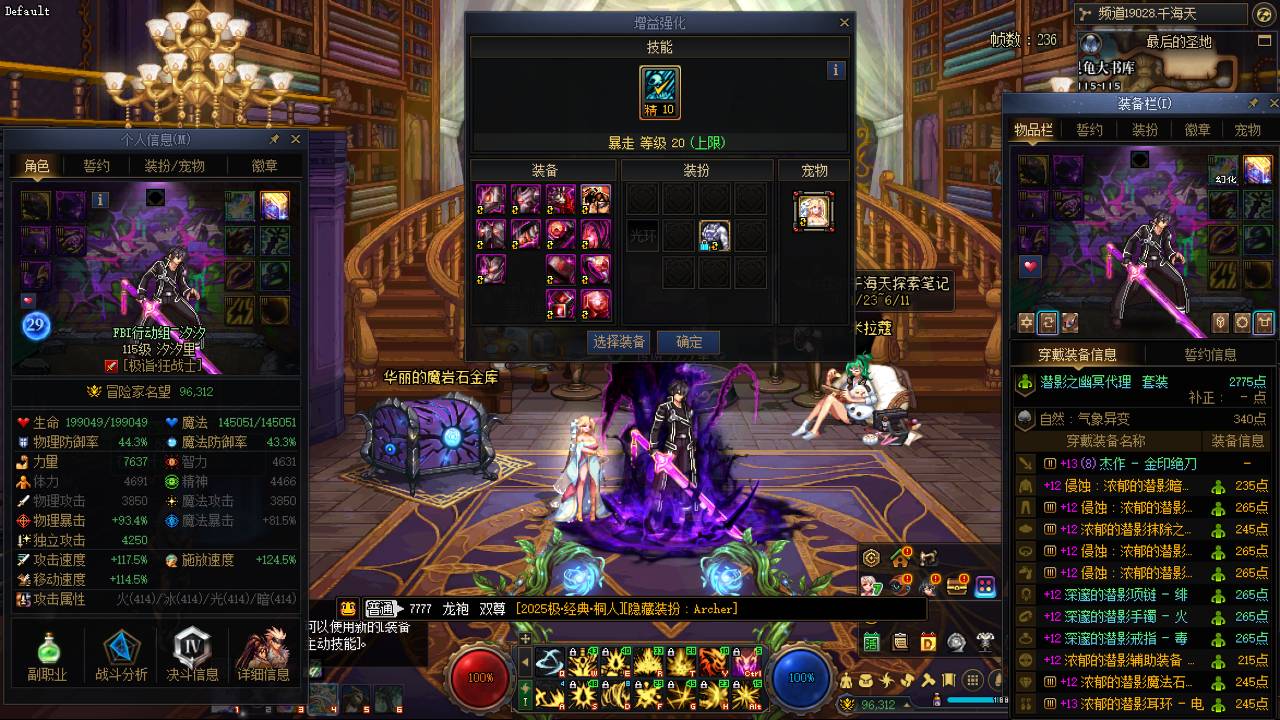Open the 频道 channel selector 千海天

coord(1160,14)
